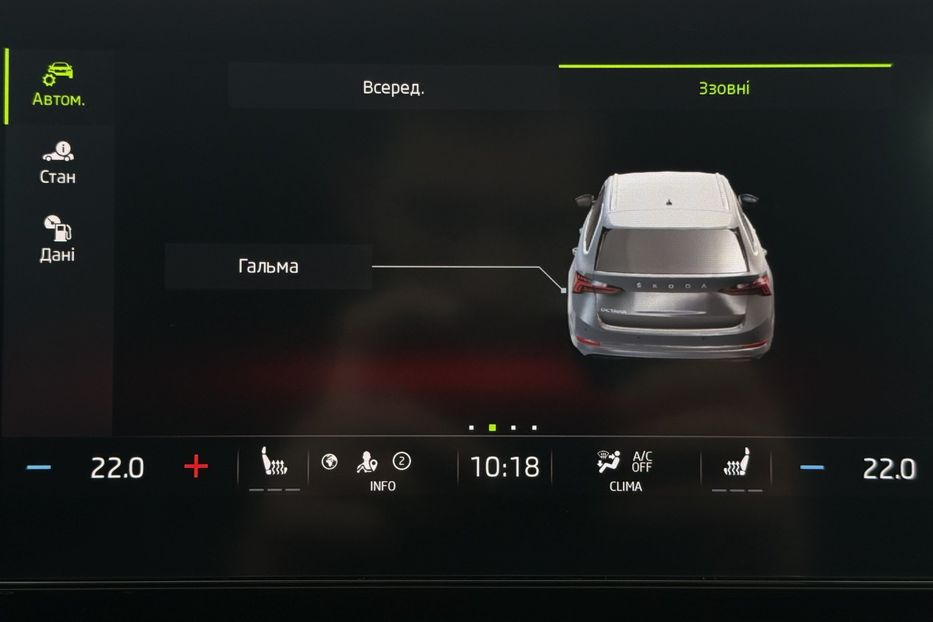Screen dimensions: 933x622
Task: Select the Гальма label button
Action: (x=268, y=267)
